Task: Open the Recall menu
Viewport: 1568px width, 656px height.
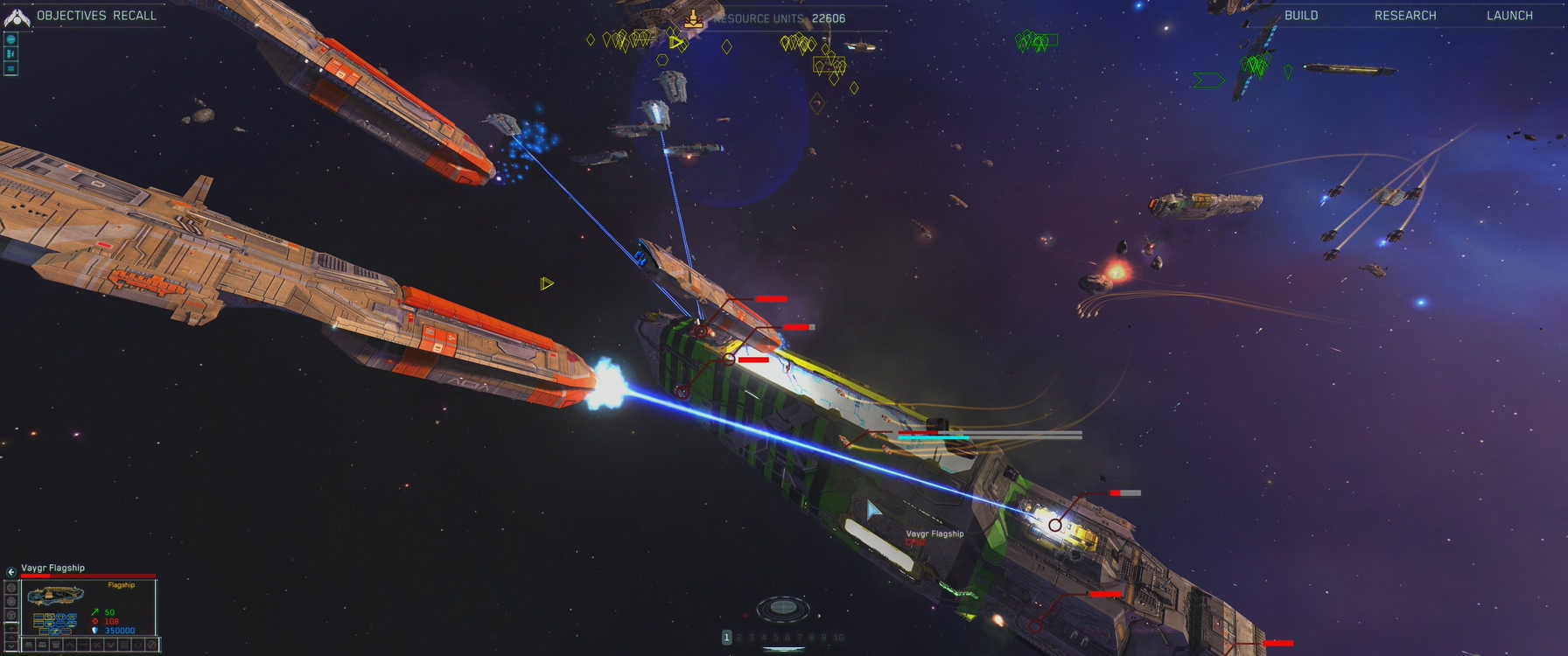Action: [x=135, y=16]
